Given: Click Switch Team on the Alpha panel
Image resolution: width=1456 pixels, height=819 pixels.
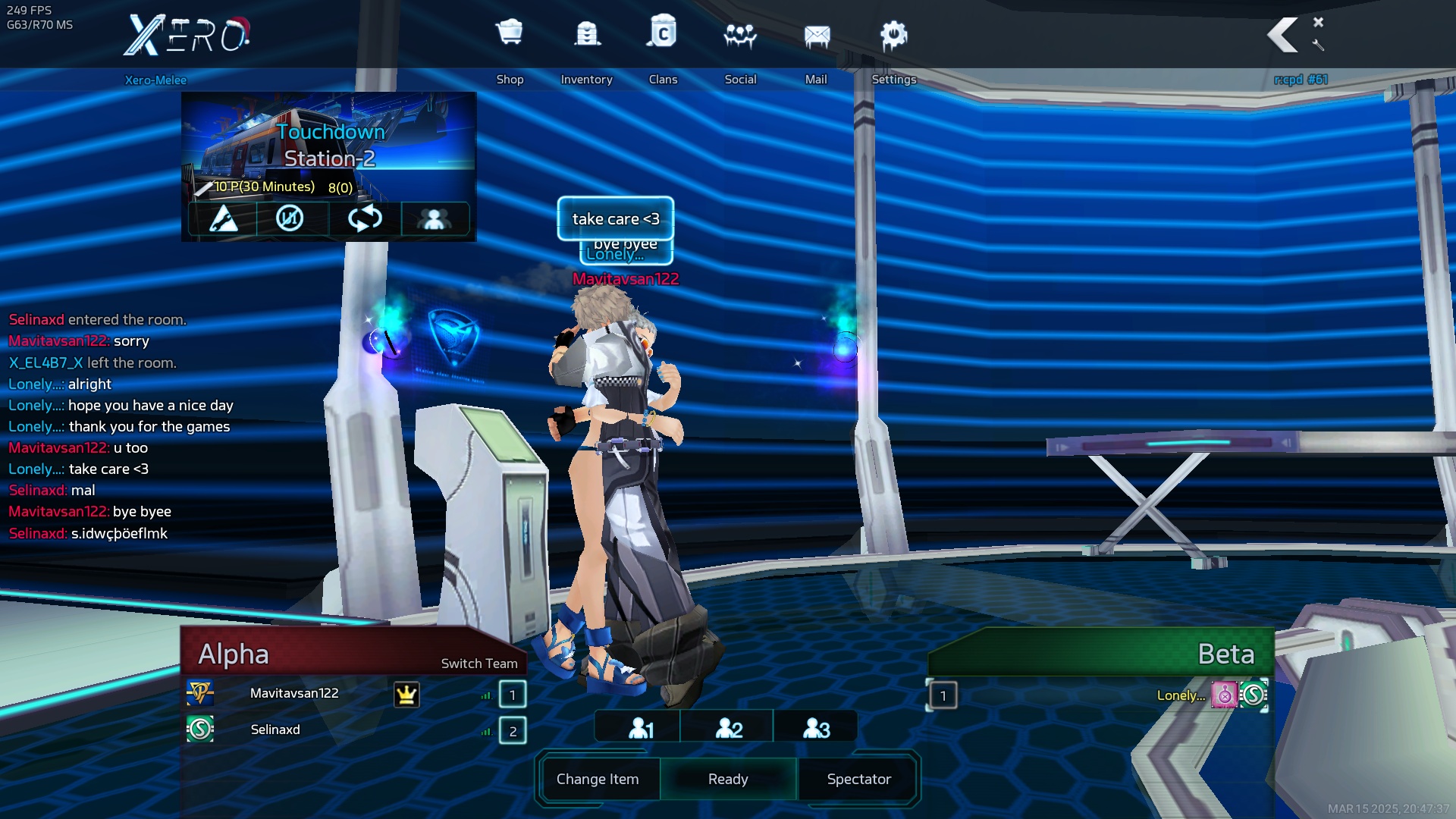Looking at the screenshot, I should 479,664.
